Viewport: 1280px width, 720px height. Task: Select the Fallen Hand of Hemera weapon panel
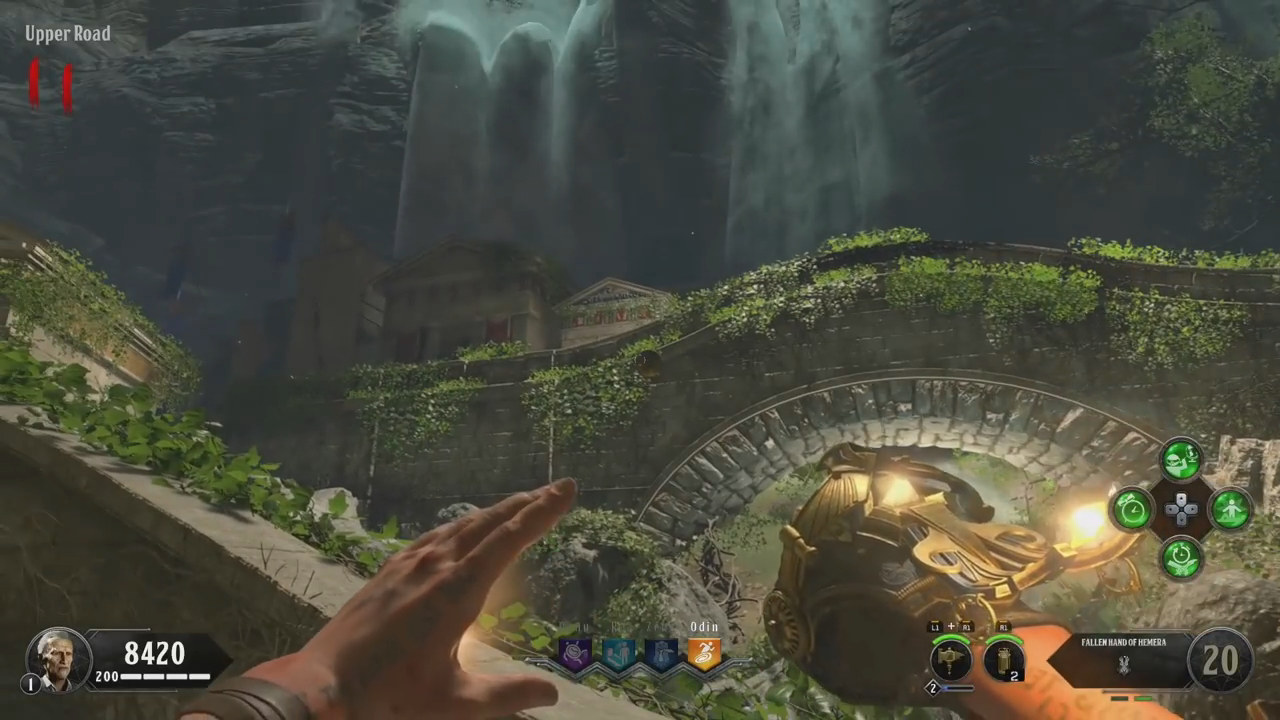coord(1122,658)
